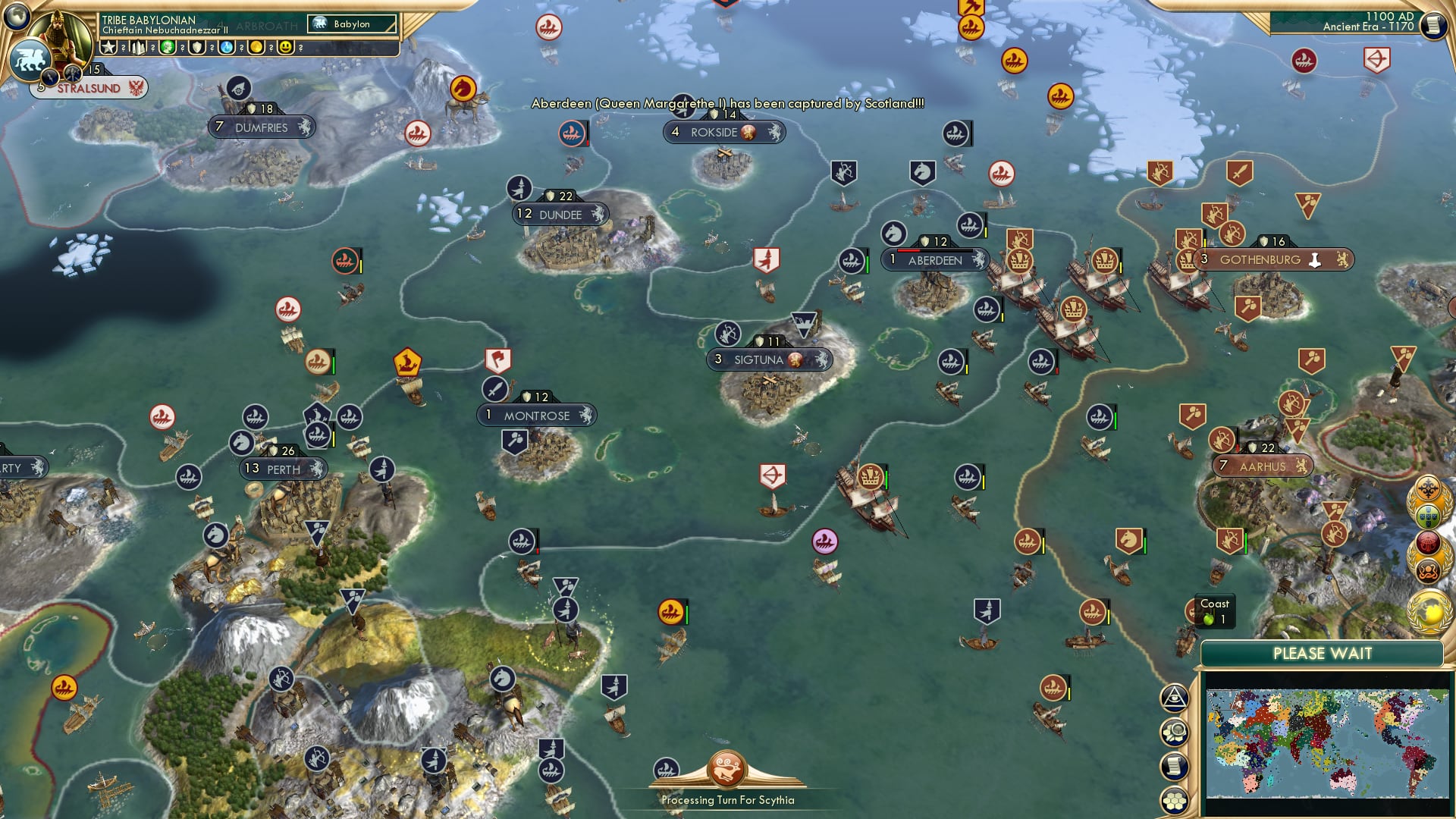Click the happiness smiley icon in top bar
The image size is (1456, 819).
285,47
